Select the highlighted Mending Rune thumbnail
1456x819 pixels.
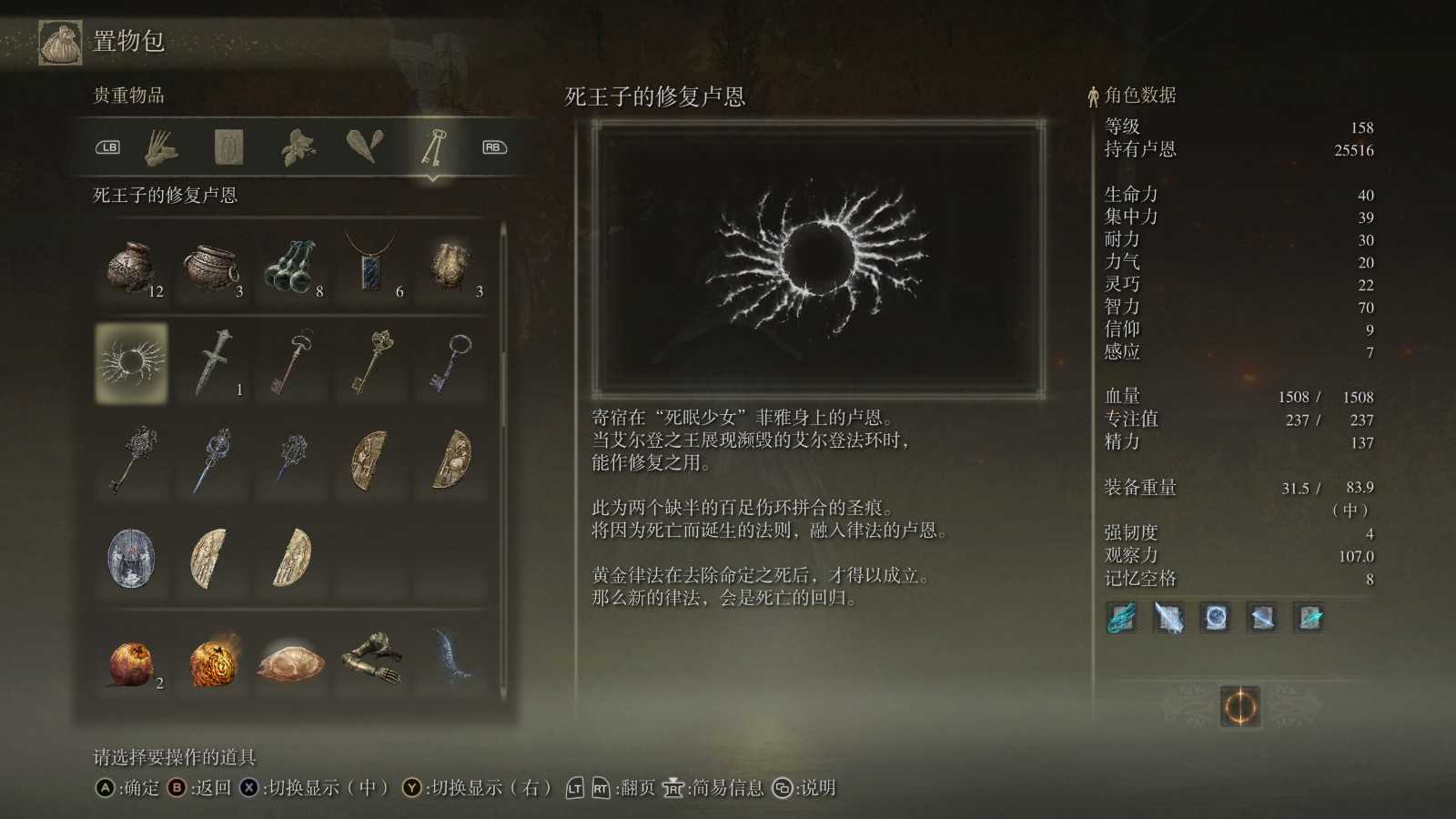click(131, 364)
